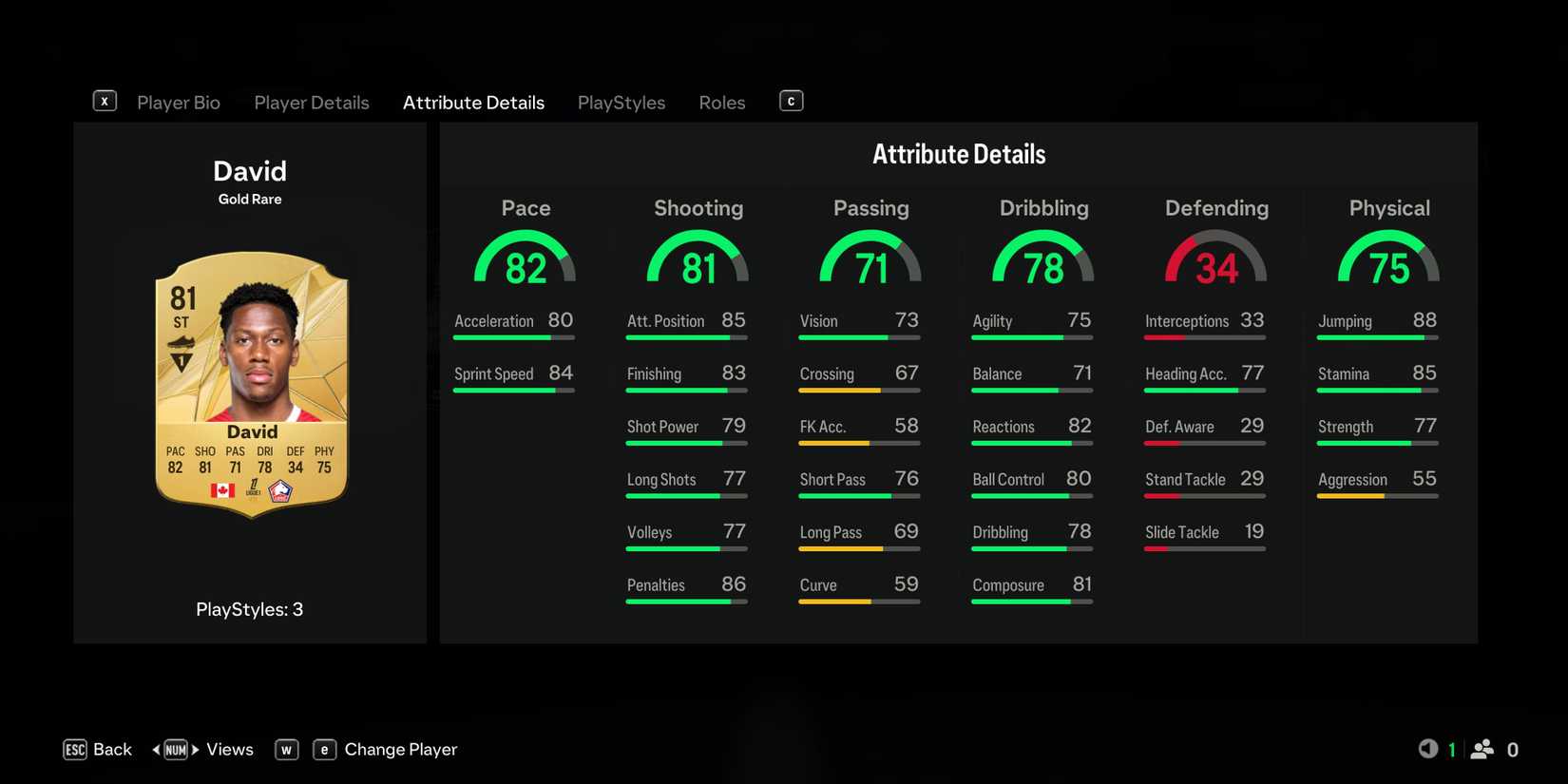This screenshot has width=1568, height=784.
Task: Click the Lille club crest on the card
Action: (280, 490)
